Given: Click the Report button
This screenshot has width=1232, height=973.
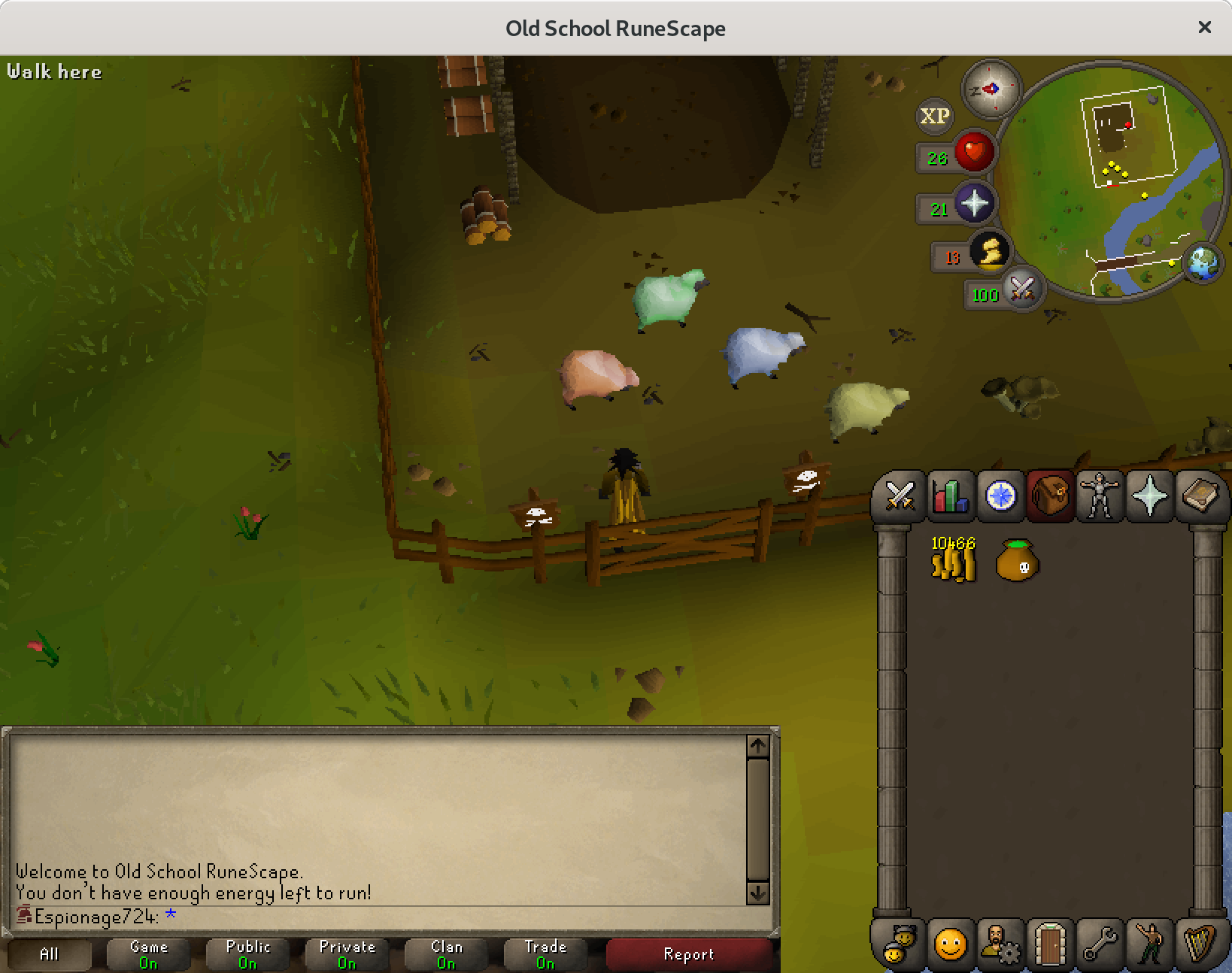Looking at the screenshot, I should point(688,954).
